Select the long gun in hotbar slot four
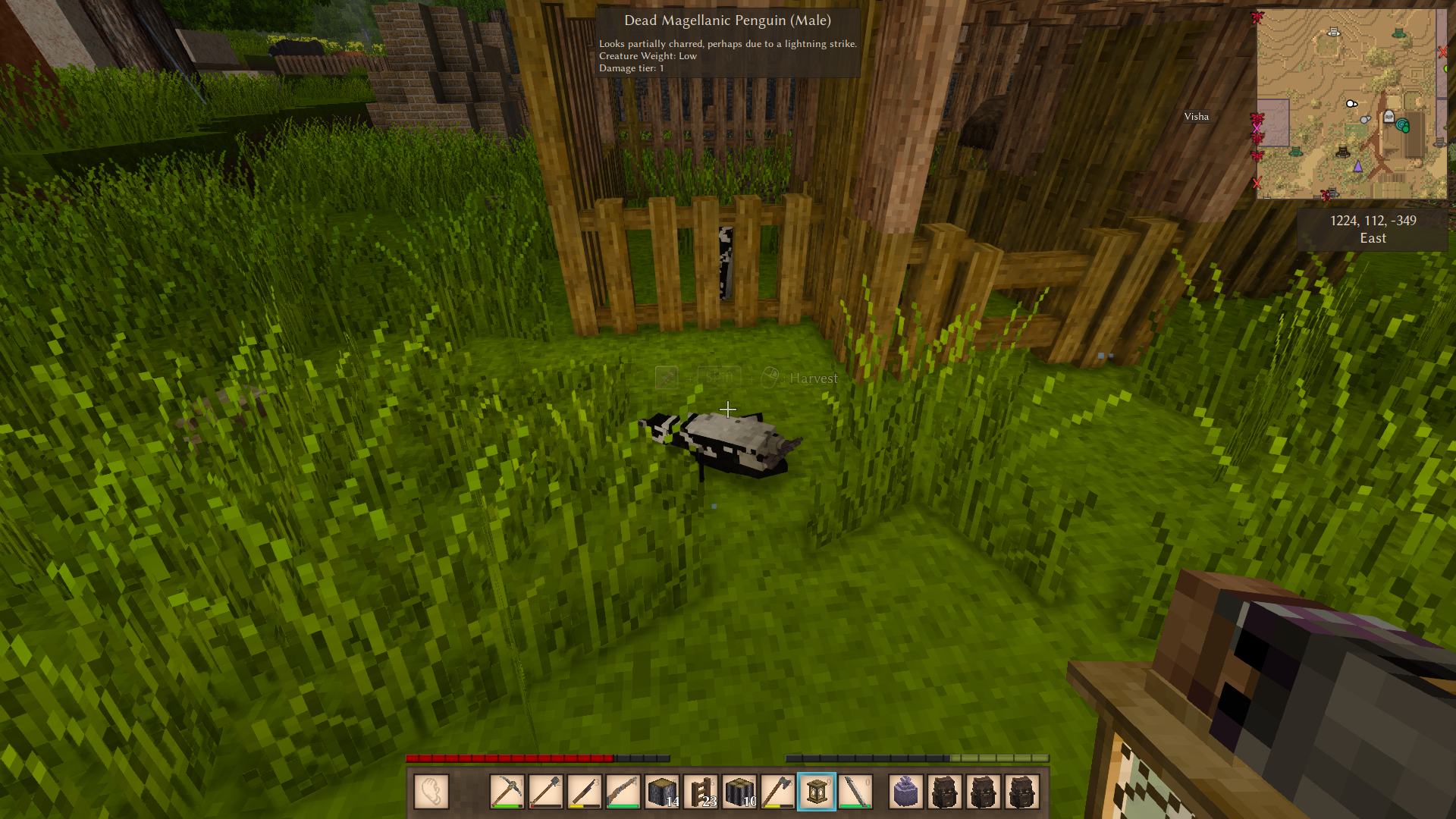The height and width of the screenshot is (819, 1456). (x=623, y=792)
